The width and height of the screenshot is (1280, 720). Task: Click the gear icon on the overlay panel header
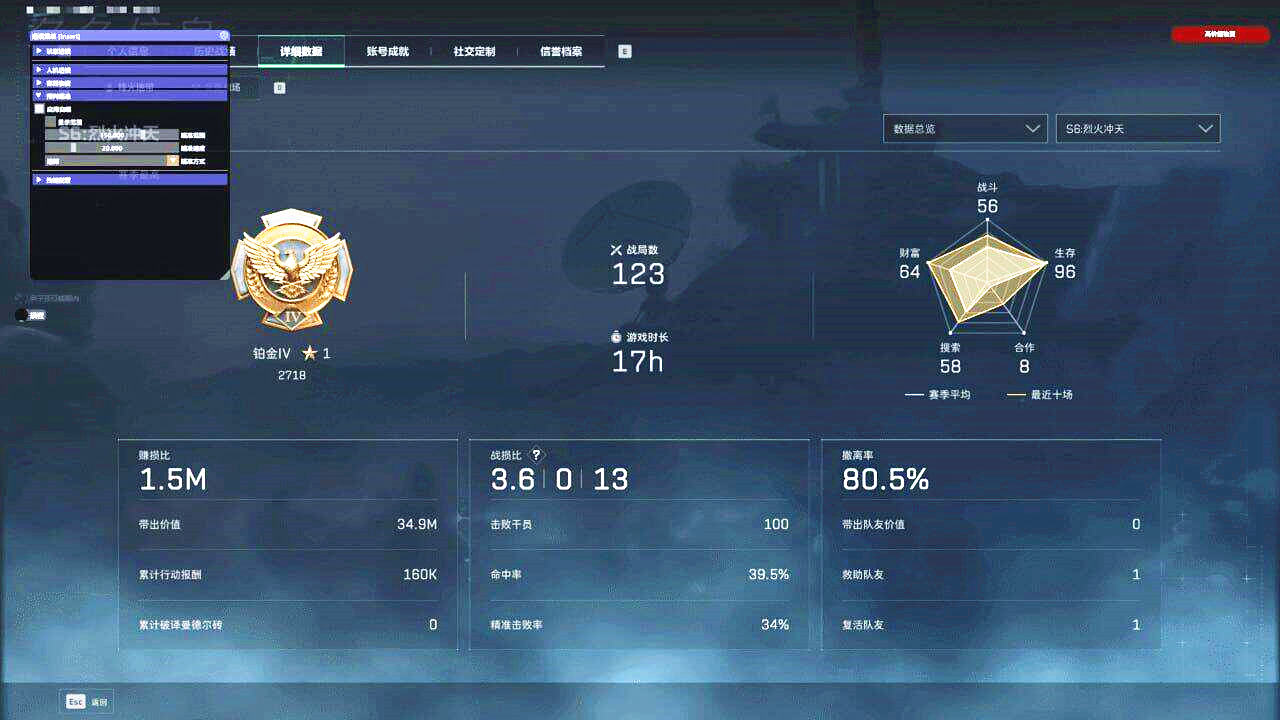click(x=221, y=36)
